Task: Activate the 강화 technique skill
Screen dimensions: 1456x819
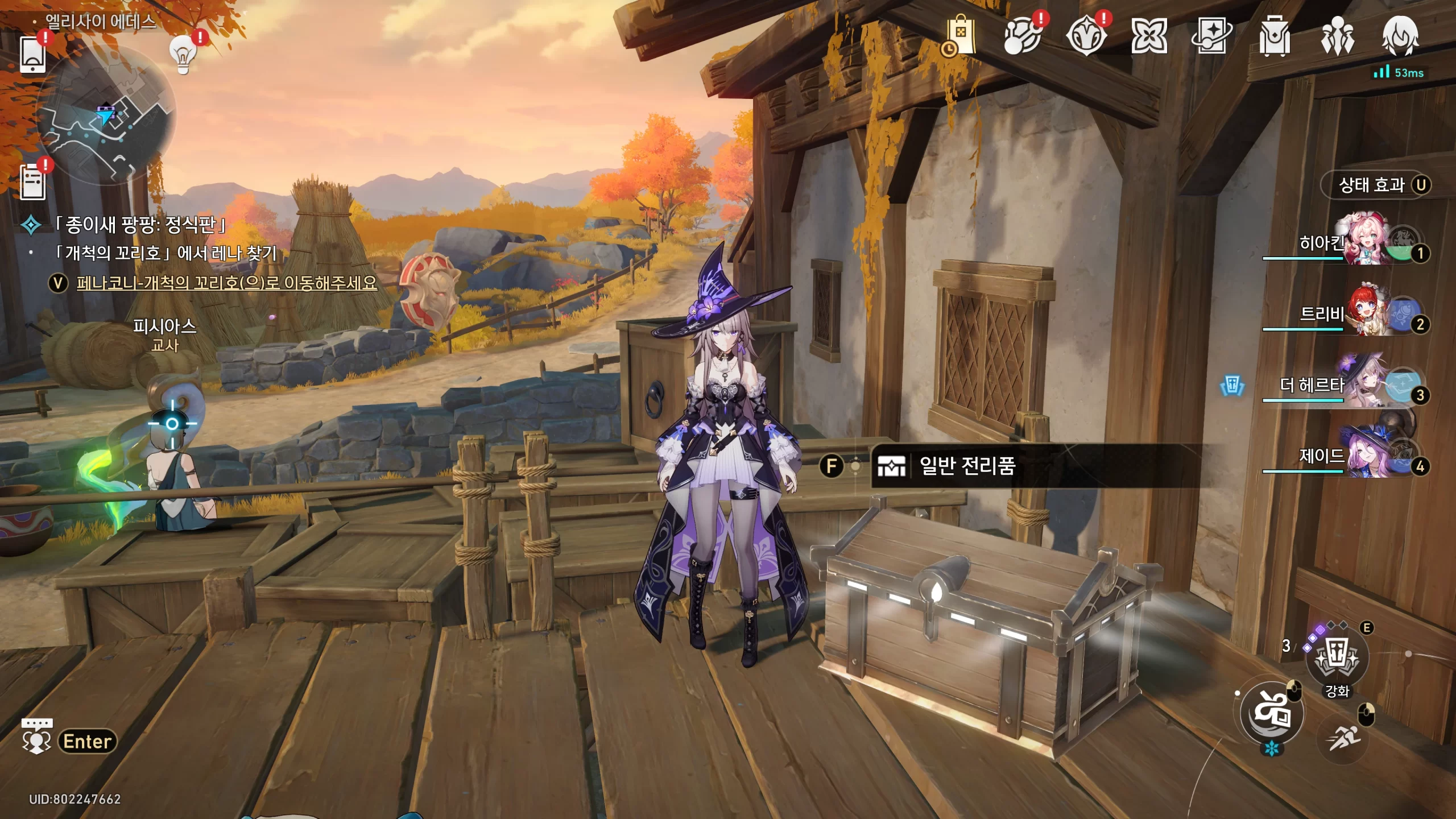Action: [x=1337, y=659]
